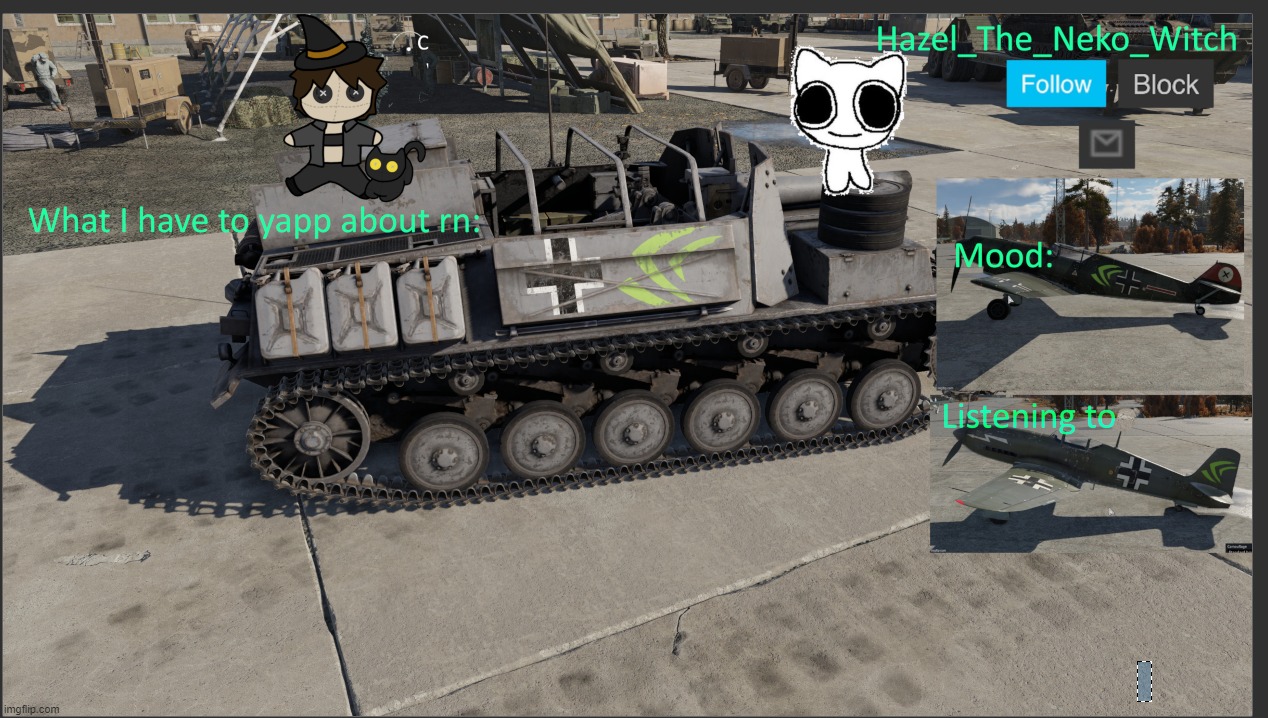Click the Block button
The width and height of the screenshot is (1268, 718).
pos(1165,85)
